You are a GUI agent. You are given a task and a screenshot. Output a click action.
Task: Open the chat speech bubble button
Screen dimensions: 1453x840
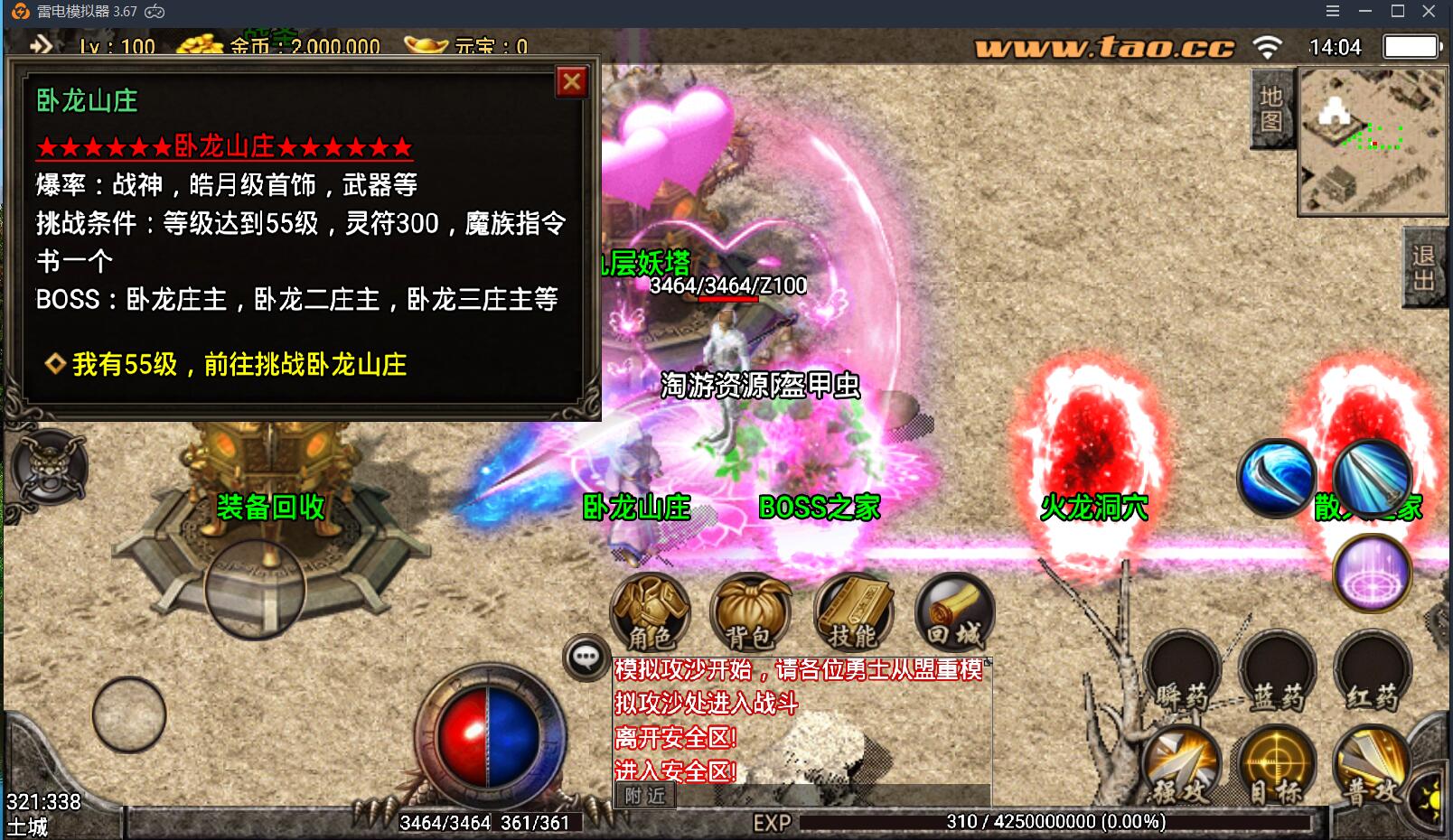[586, 658]
